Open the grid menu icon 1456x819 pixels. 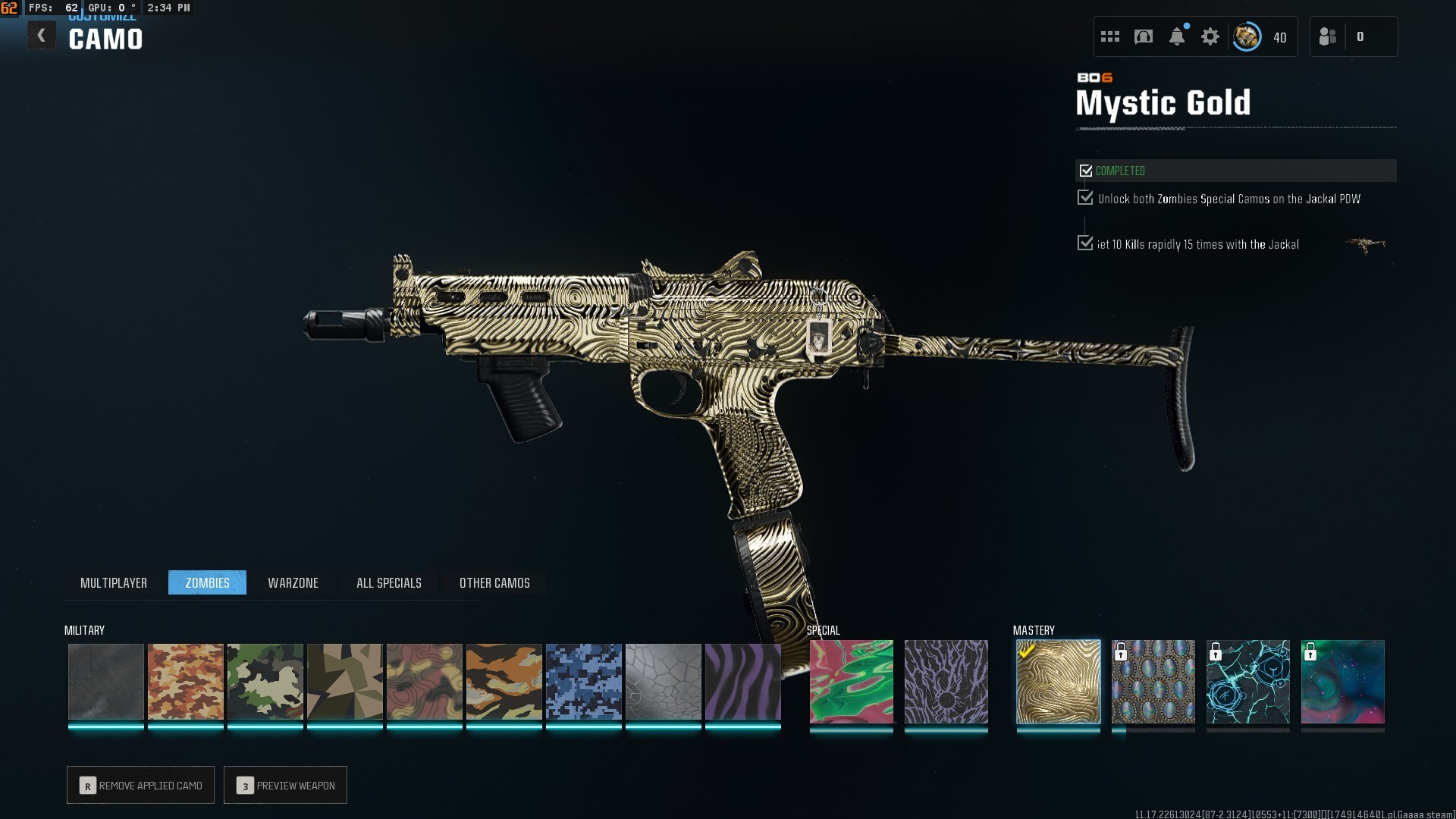1110,36
